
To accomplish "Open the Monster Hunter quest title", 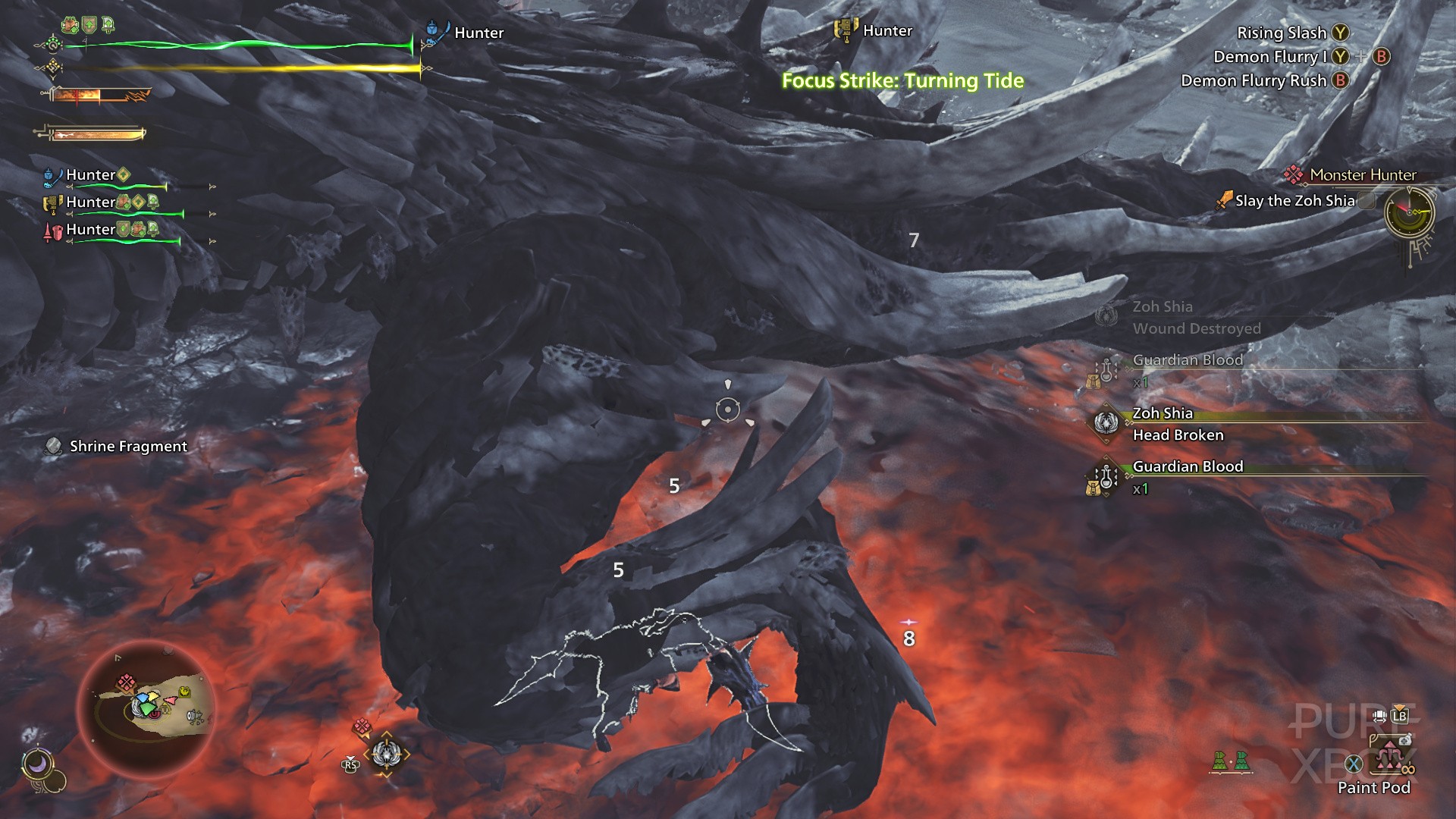I will click(x=1362, y=175).
